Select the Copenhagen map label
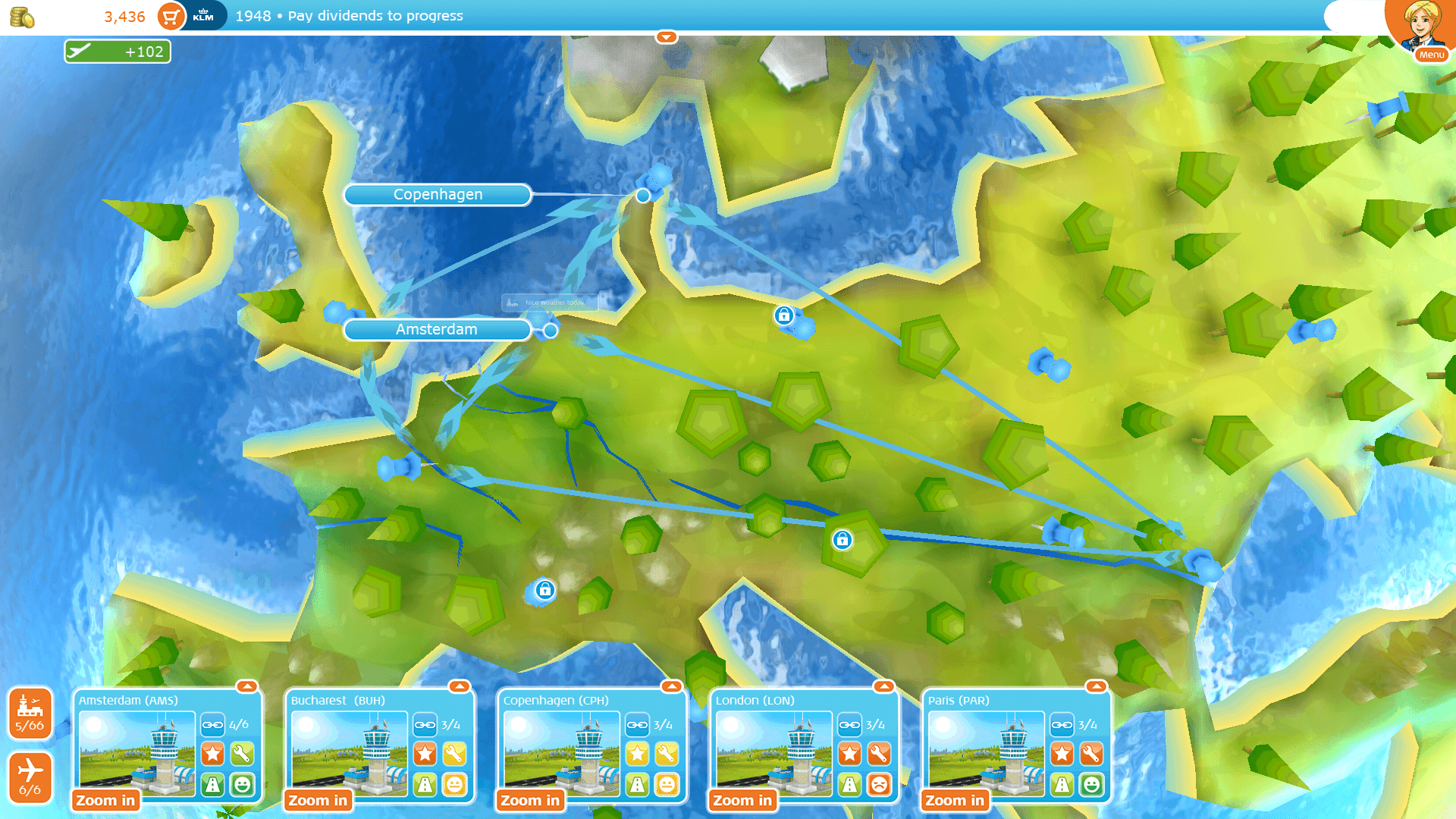1456x819 pixels. coord(438,195)
